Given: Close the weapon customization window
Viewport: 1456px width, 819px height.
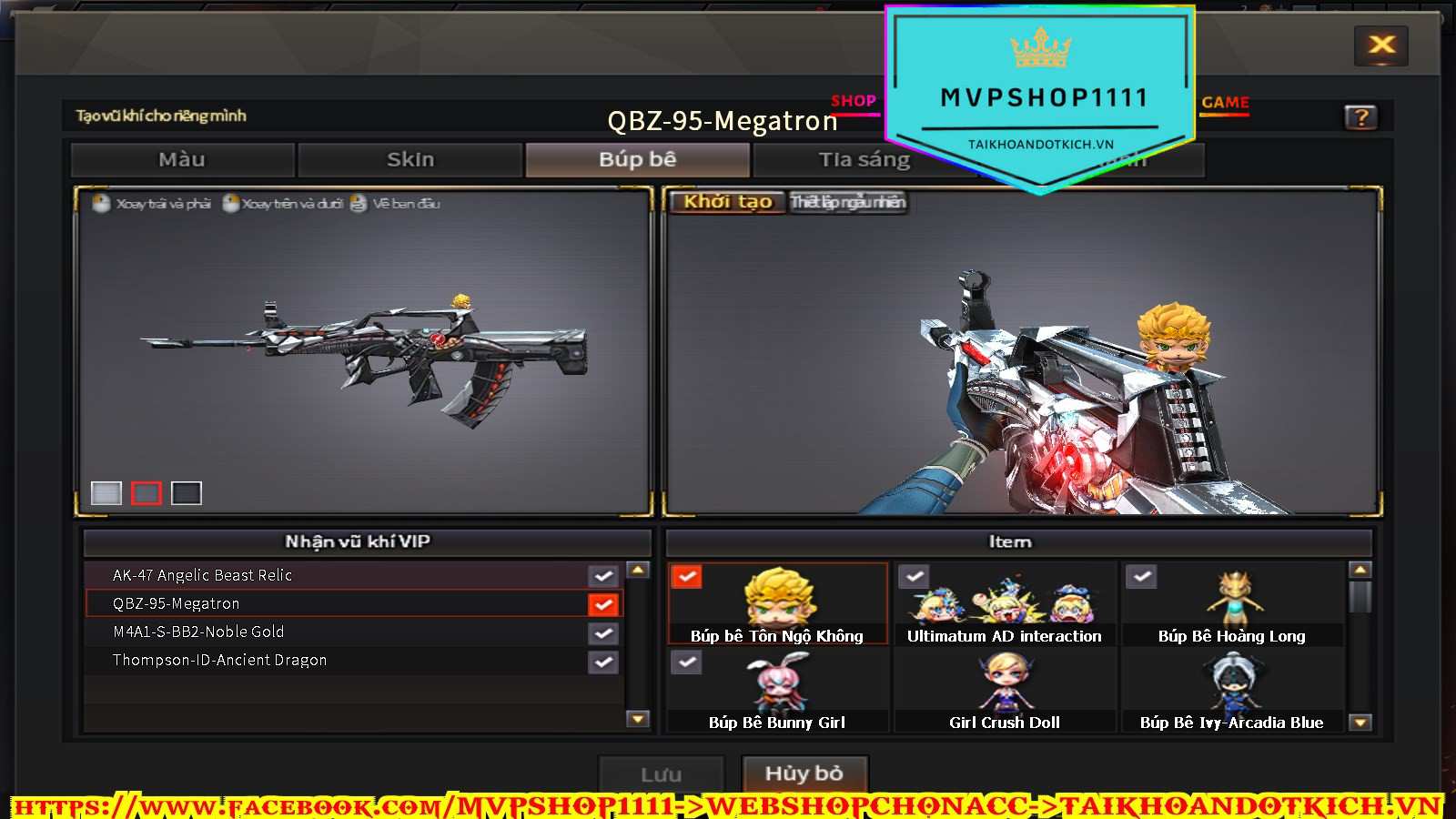Looking at the screenshot, I should point(1381,45).
